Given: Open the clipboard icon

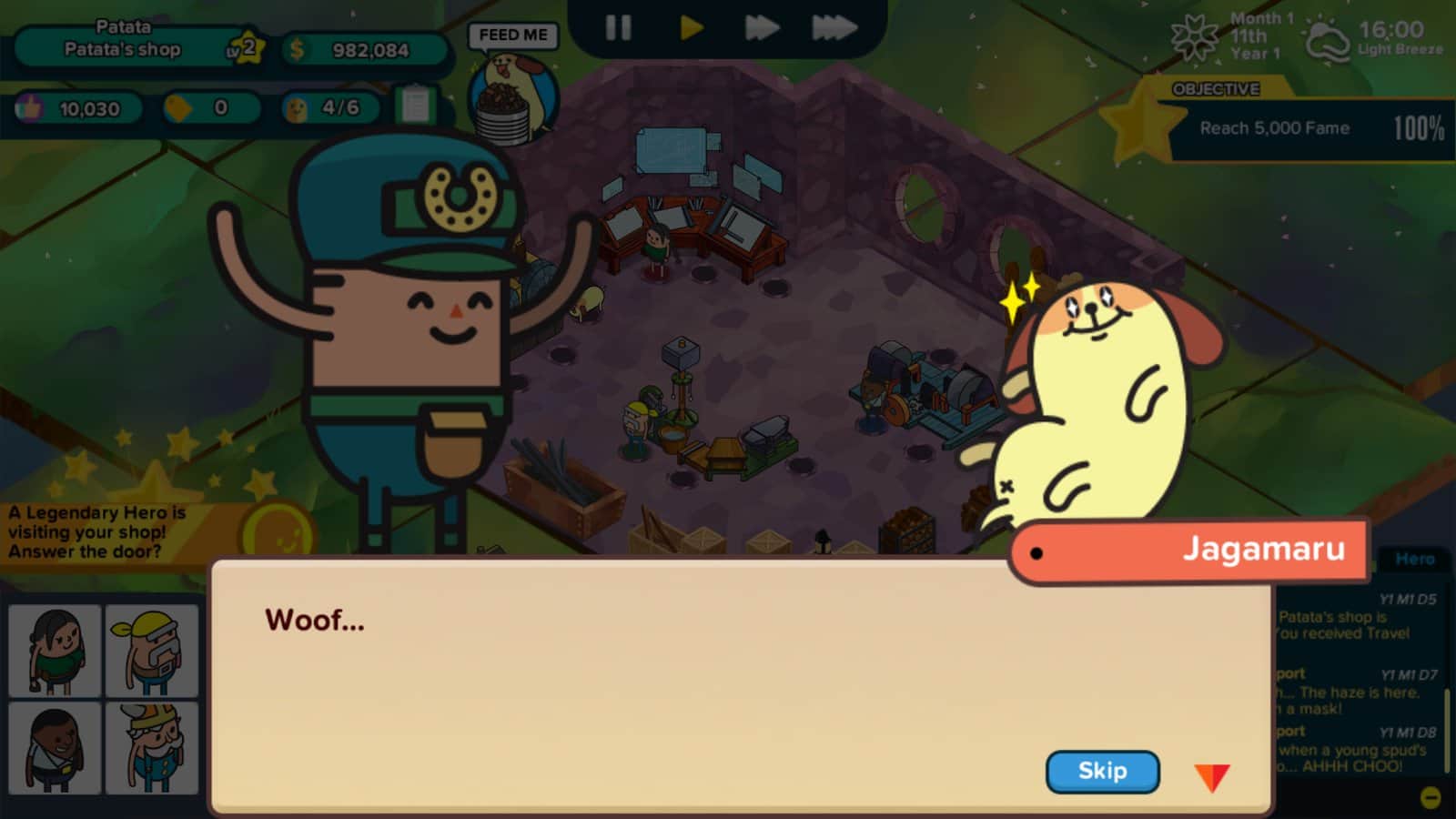Looking at the screenshot, I should (416, 106).
